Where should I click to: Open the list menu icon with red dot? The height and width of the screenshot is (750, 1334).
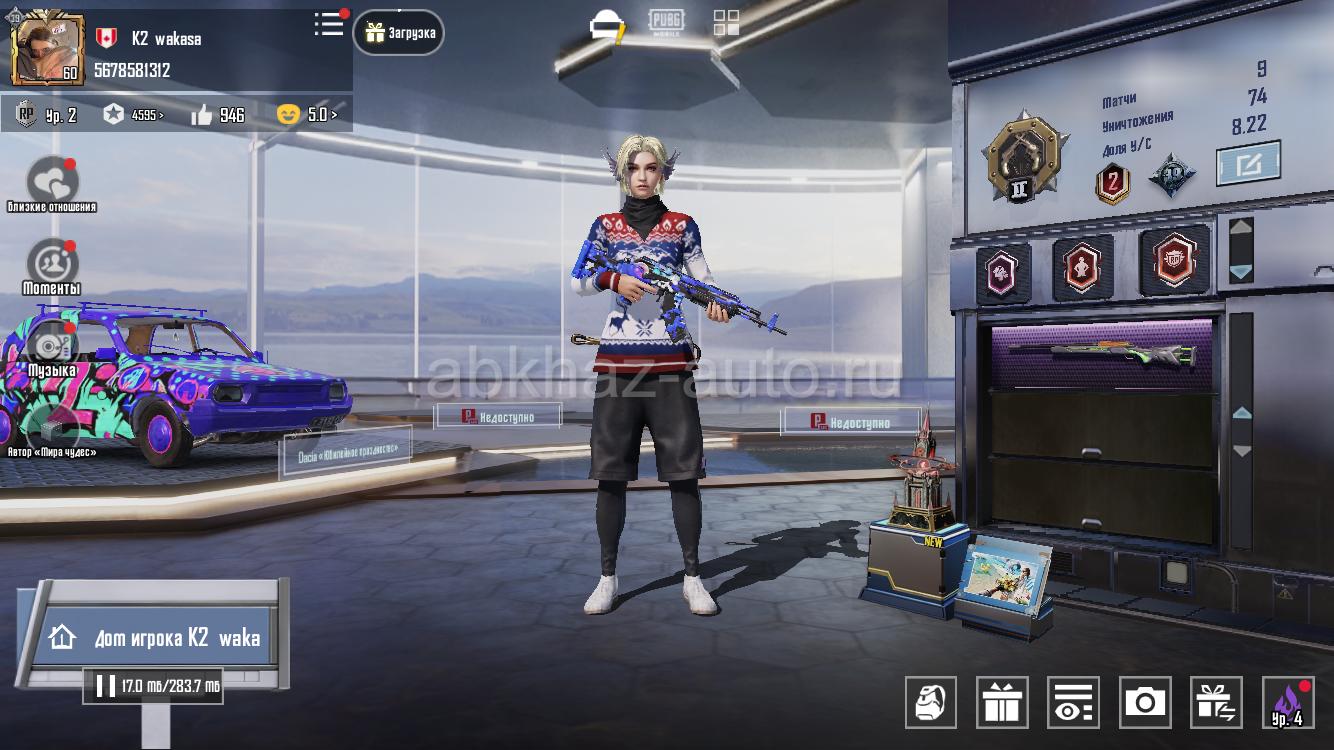(328, 25)
